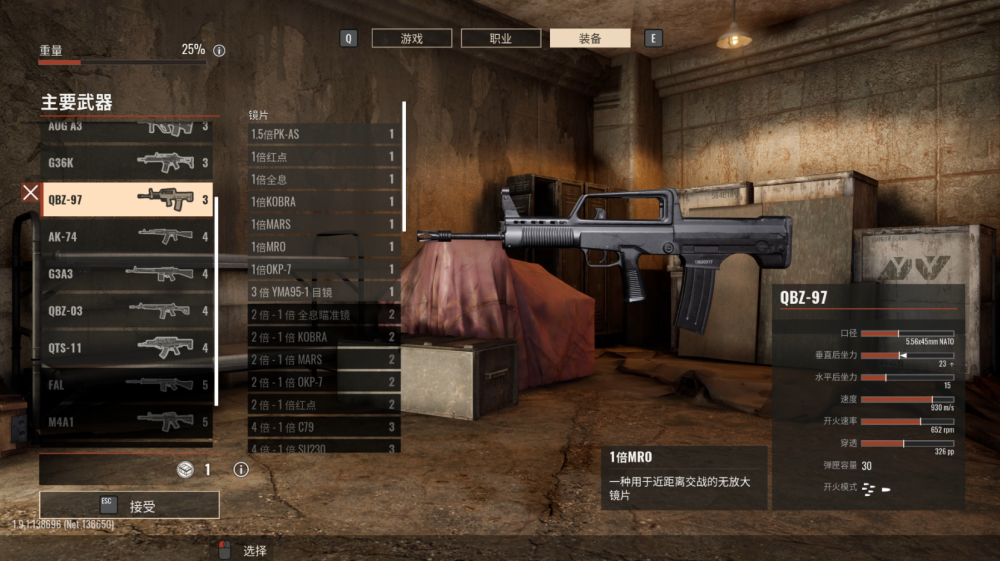1000x561 pixels.
Task: Open the 职业 tab
Action: click(x=500, y=38)
